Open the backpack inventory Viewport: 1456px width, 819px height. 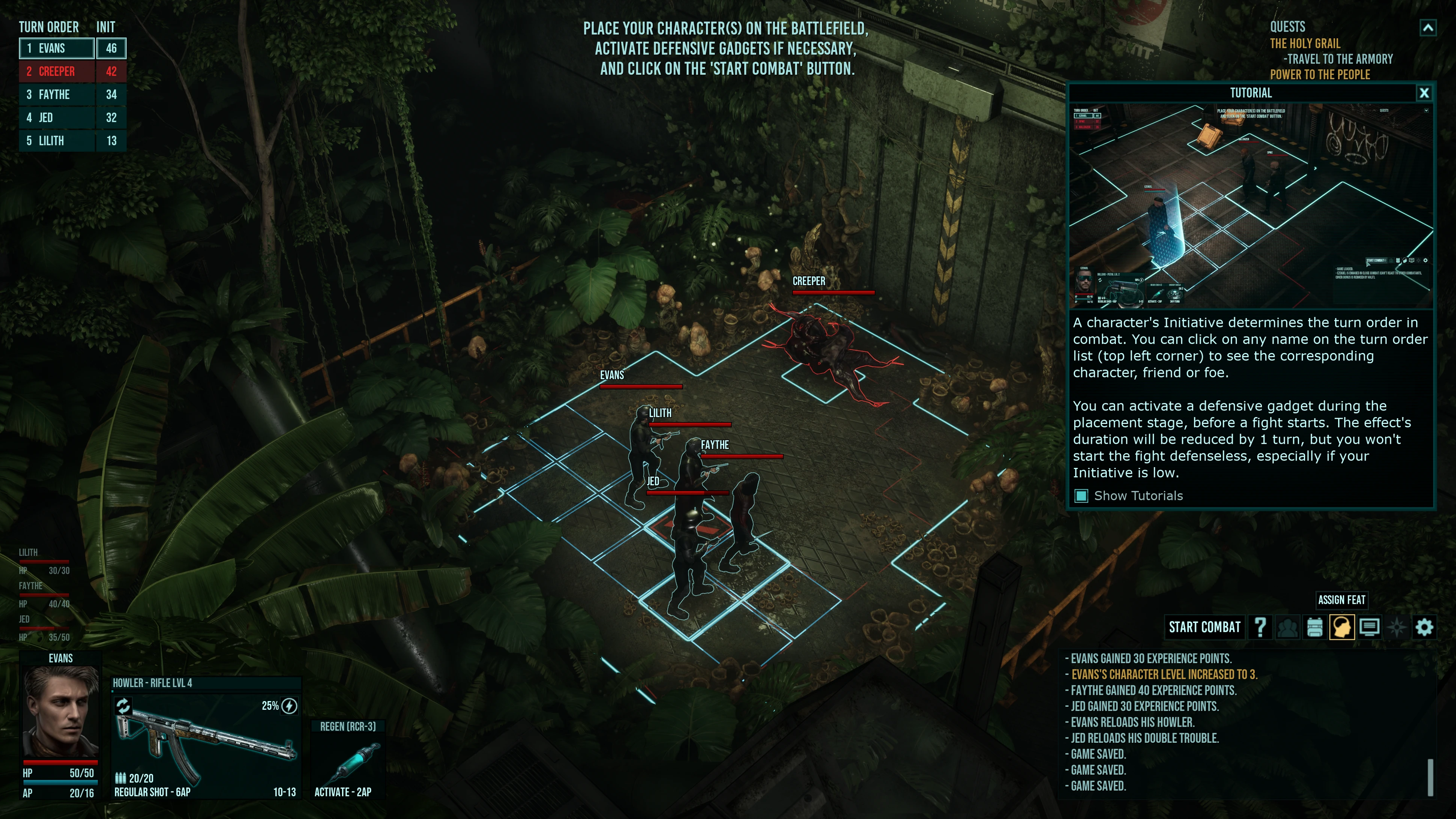(1315, 627)
